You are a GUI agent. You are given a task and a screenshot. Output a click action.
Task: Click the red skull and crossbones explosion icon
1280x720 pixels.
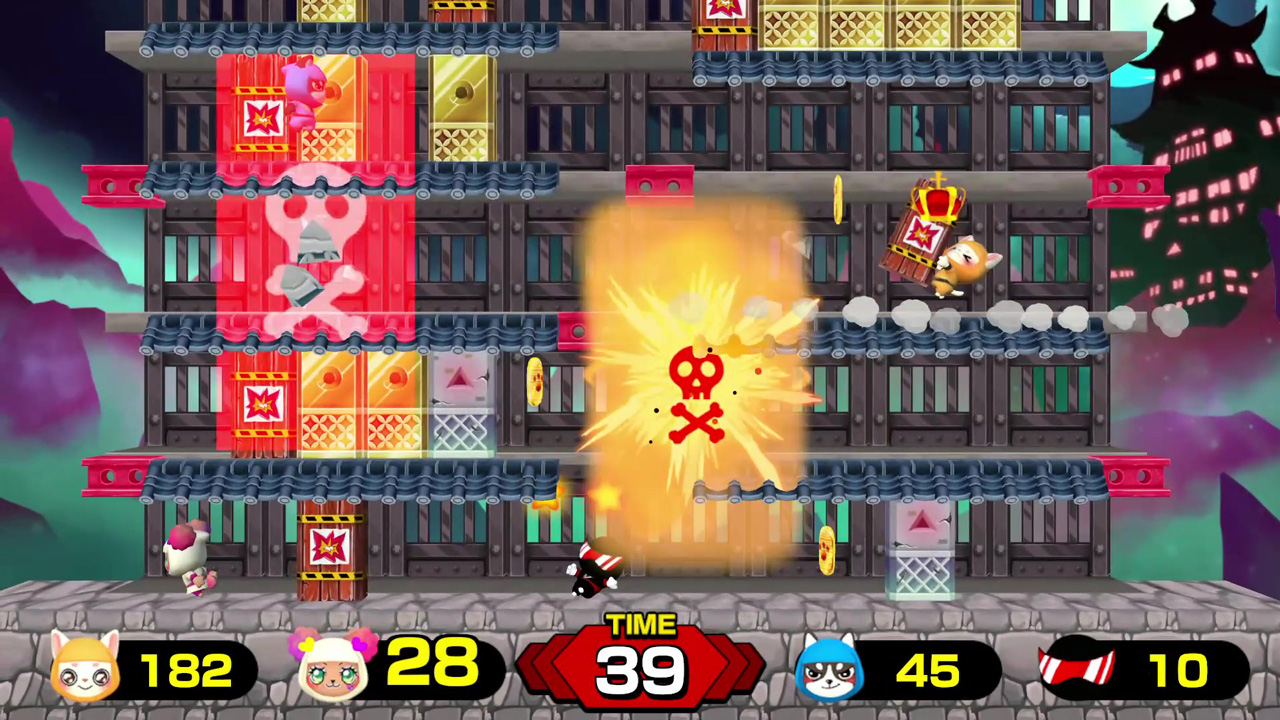tap(700, 395)
